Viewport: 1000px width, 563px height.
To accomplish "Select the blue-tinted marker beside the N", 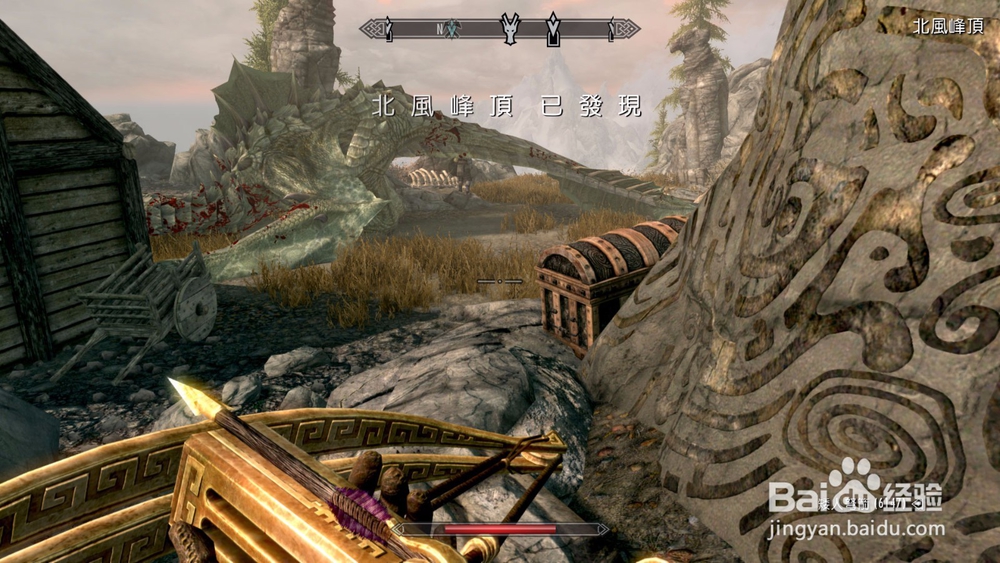I will (452, 29).
